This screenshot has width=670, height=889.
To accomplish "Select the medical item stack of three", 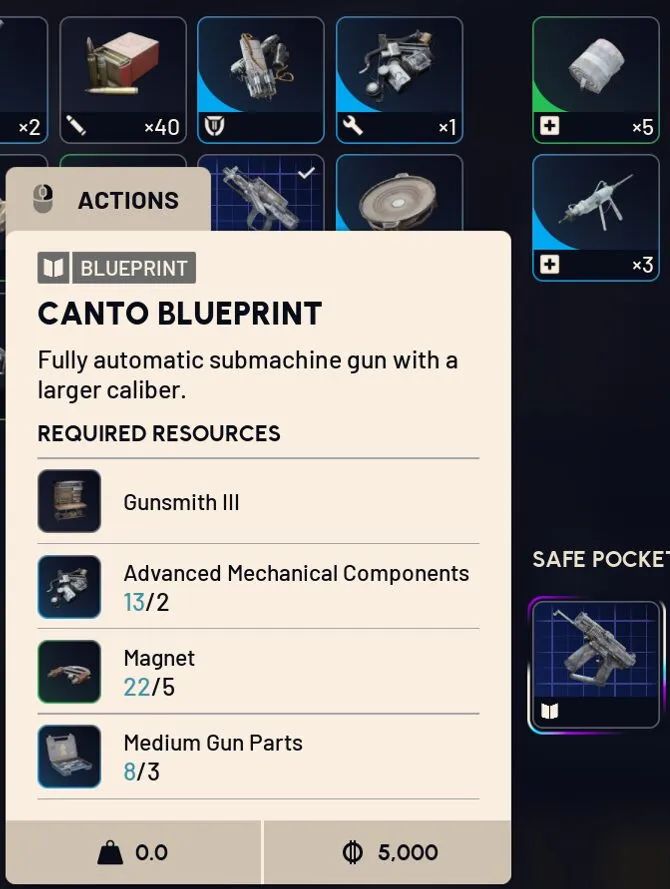I will (x=595, y=217).
